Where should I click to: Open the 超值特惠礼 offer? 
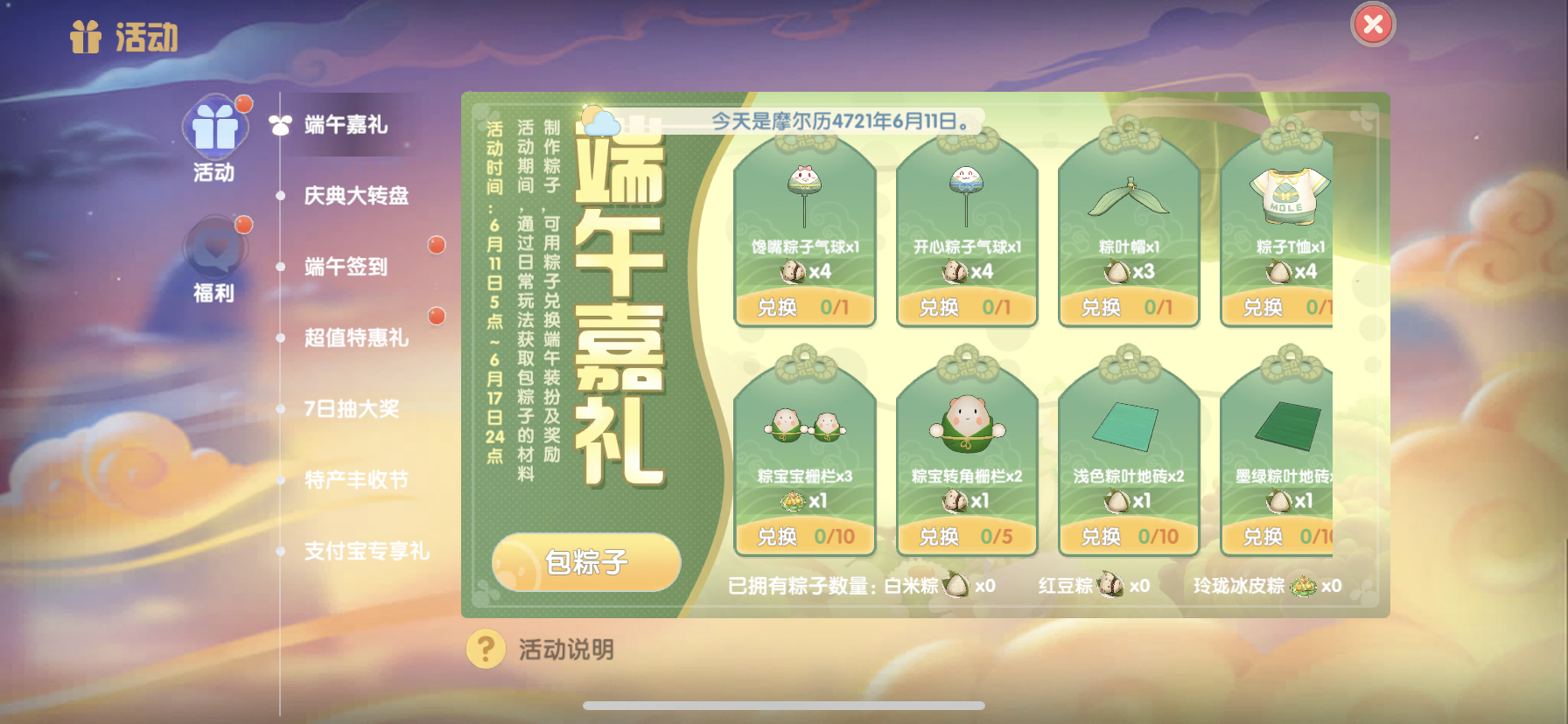tap(356, 338)
